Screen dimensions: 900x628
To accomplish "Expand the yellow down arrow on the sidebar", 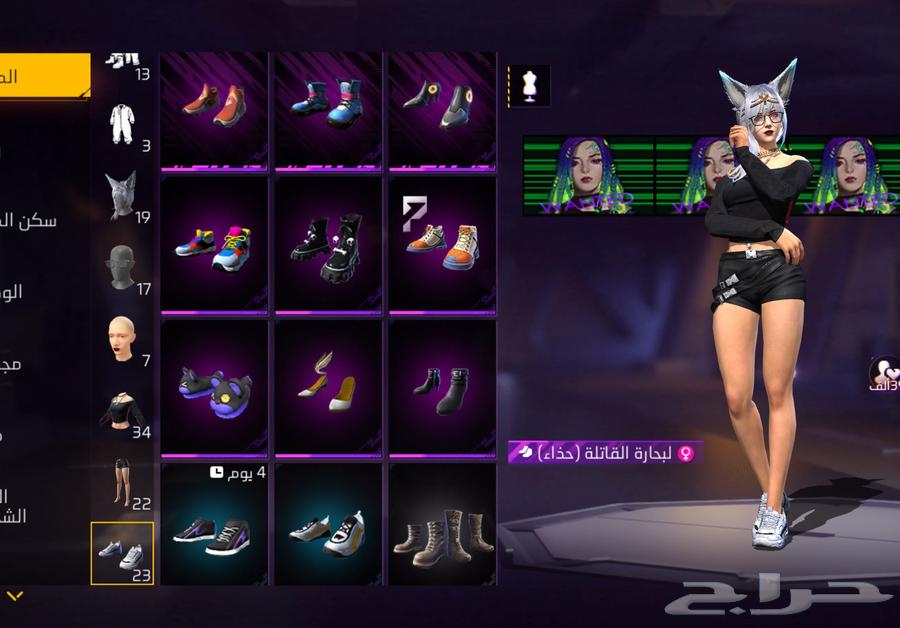I will [x=14, y=596].
